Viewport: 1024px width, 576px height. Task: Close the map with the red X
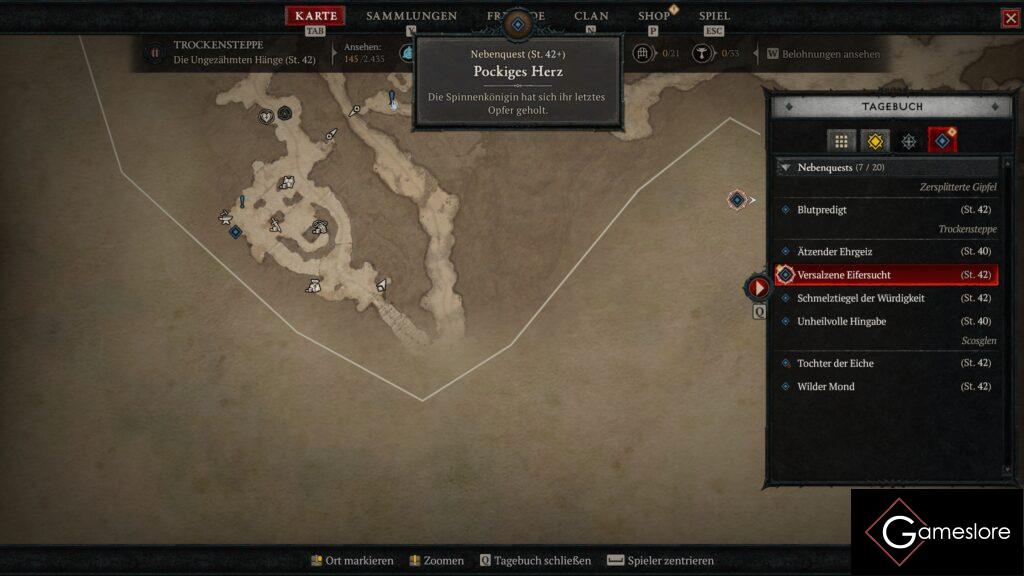tap(1011, 18)
